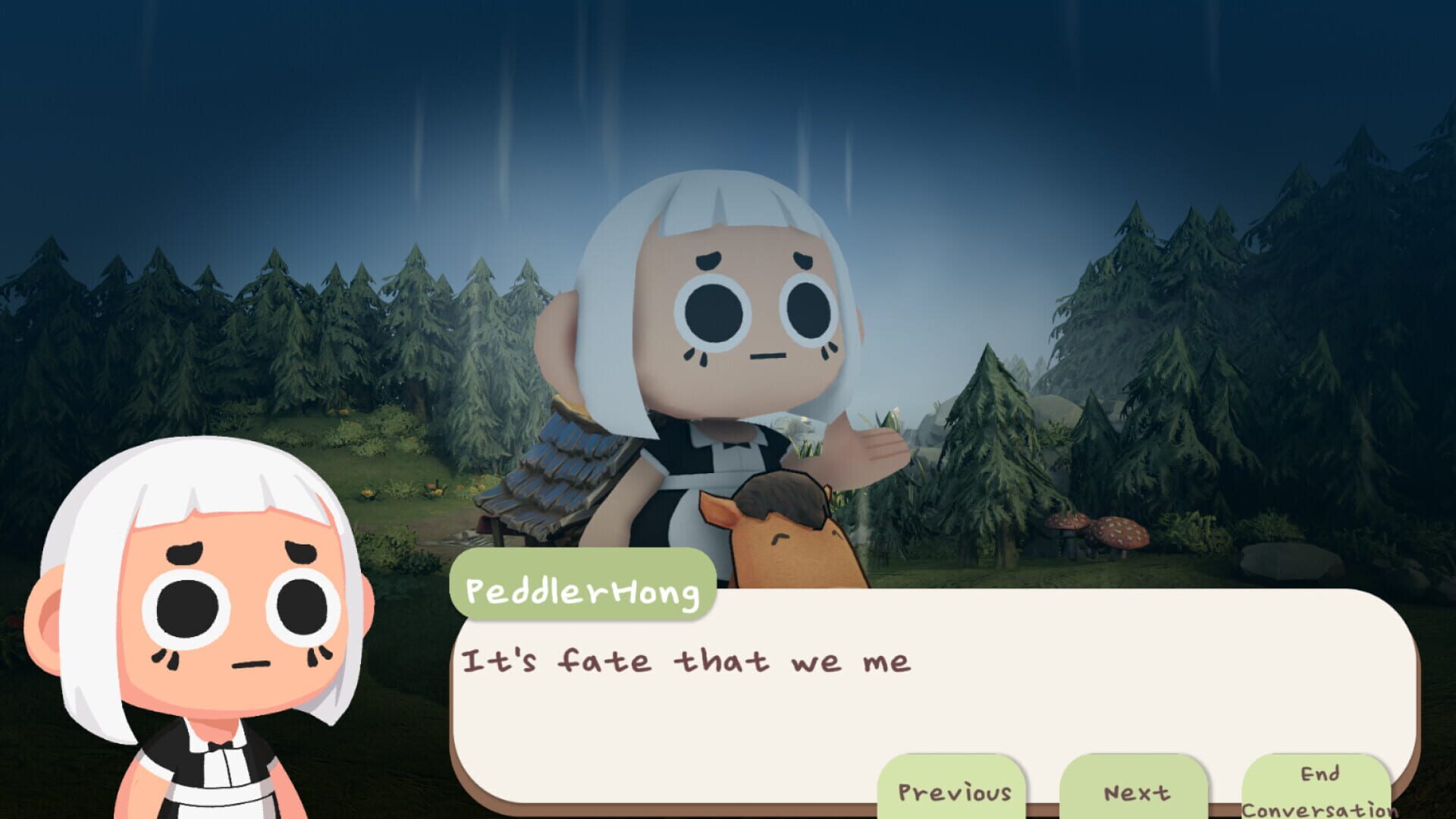Click the dialogue line 'It's fate that we me'
The height and width of the screenshot is (819, 1456).
click(690, 663)
